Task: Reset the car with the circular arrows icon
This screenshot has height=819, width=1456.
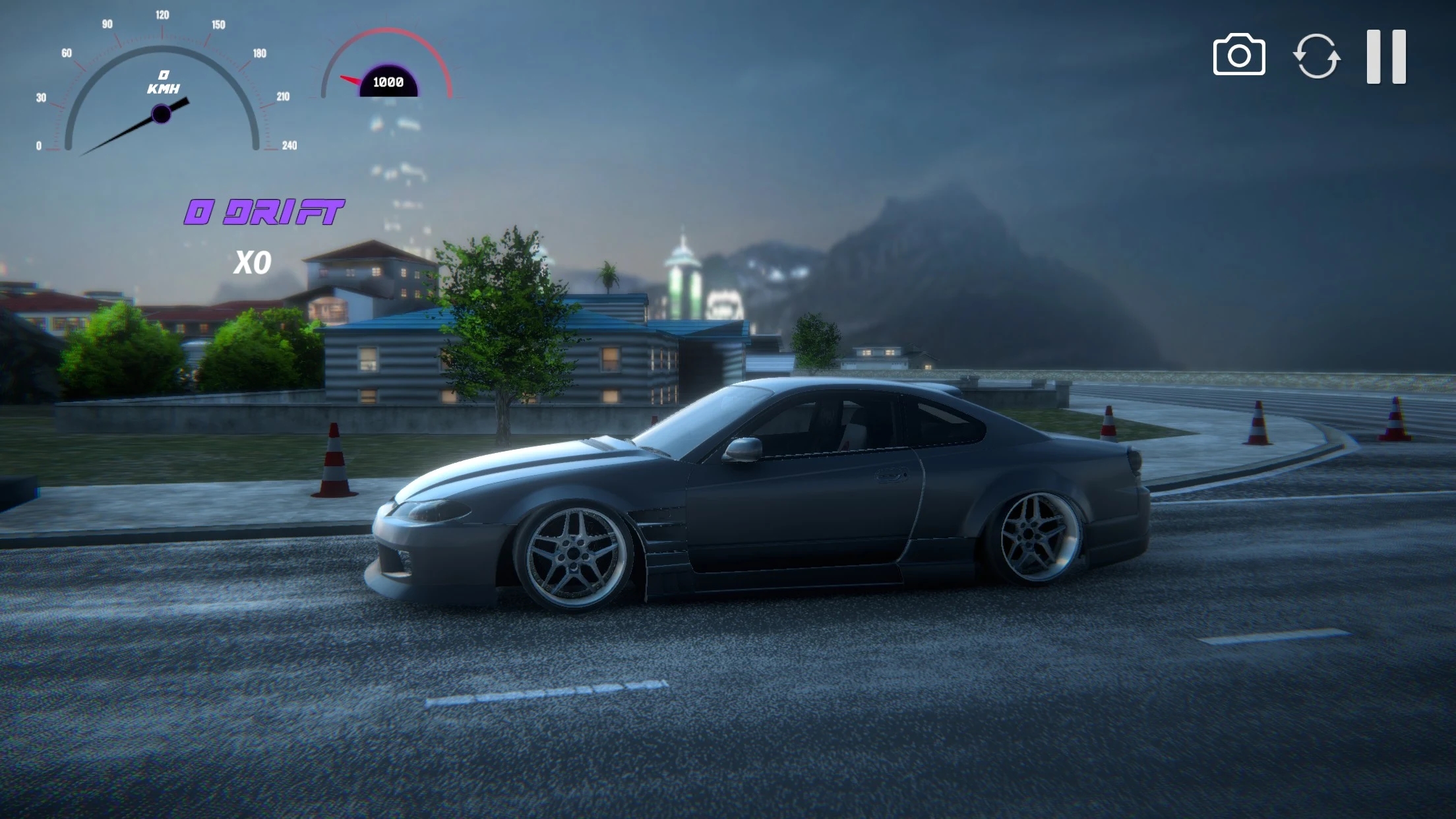Action: (1316, 56)
